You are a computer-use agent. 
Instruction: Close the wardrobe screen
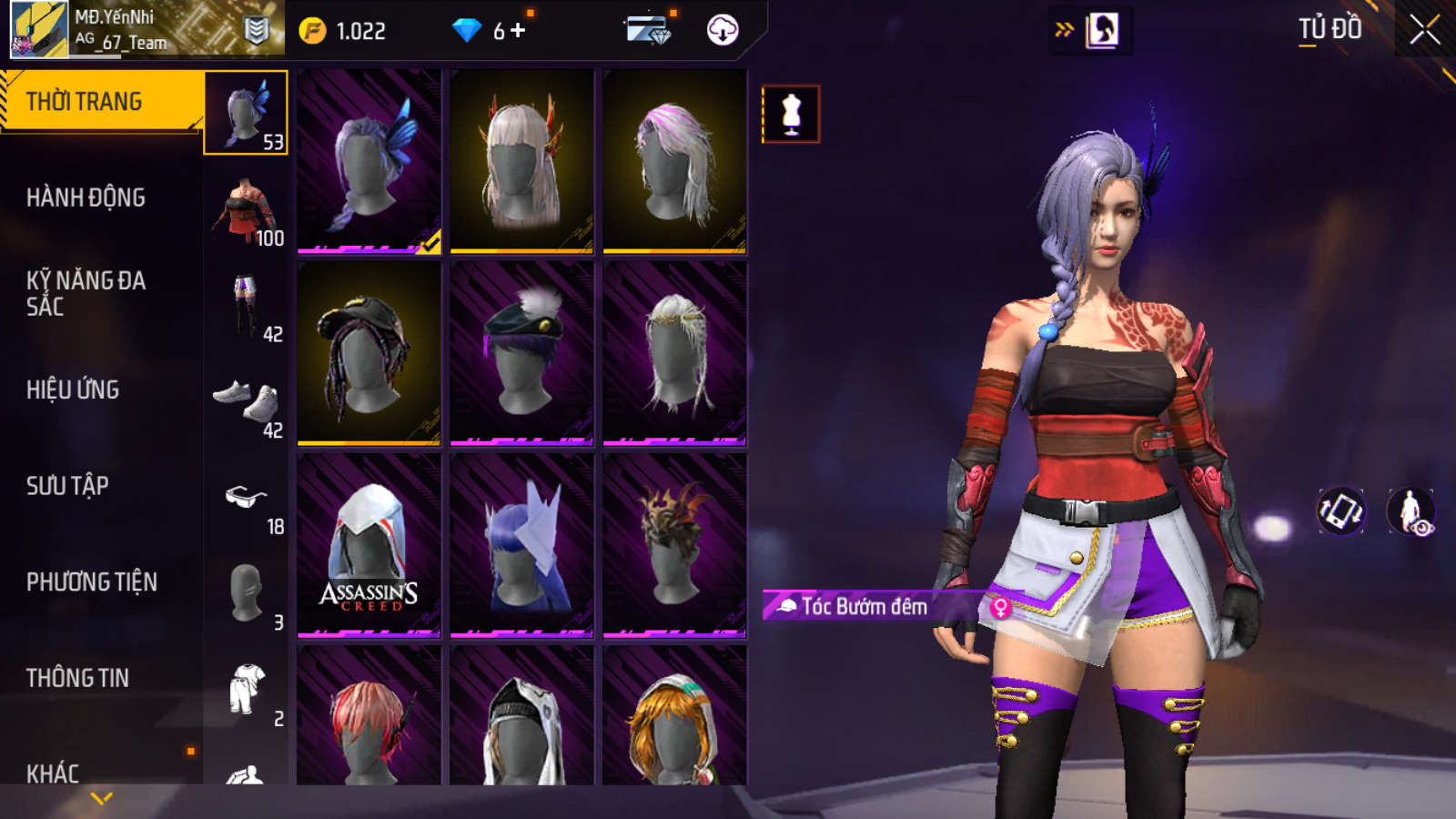tap(1424, 30)
